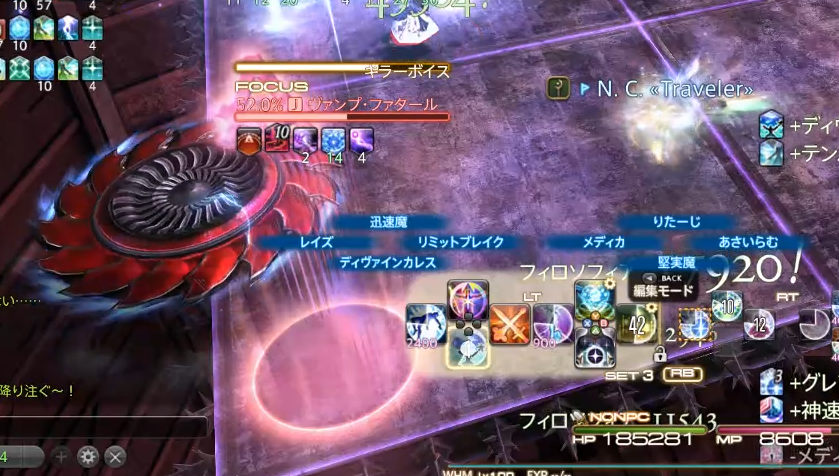Activate the crossed swords orange ability
Image resolution: width=839 pixels, height=476 pixels.
(x=510, y=324)
